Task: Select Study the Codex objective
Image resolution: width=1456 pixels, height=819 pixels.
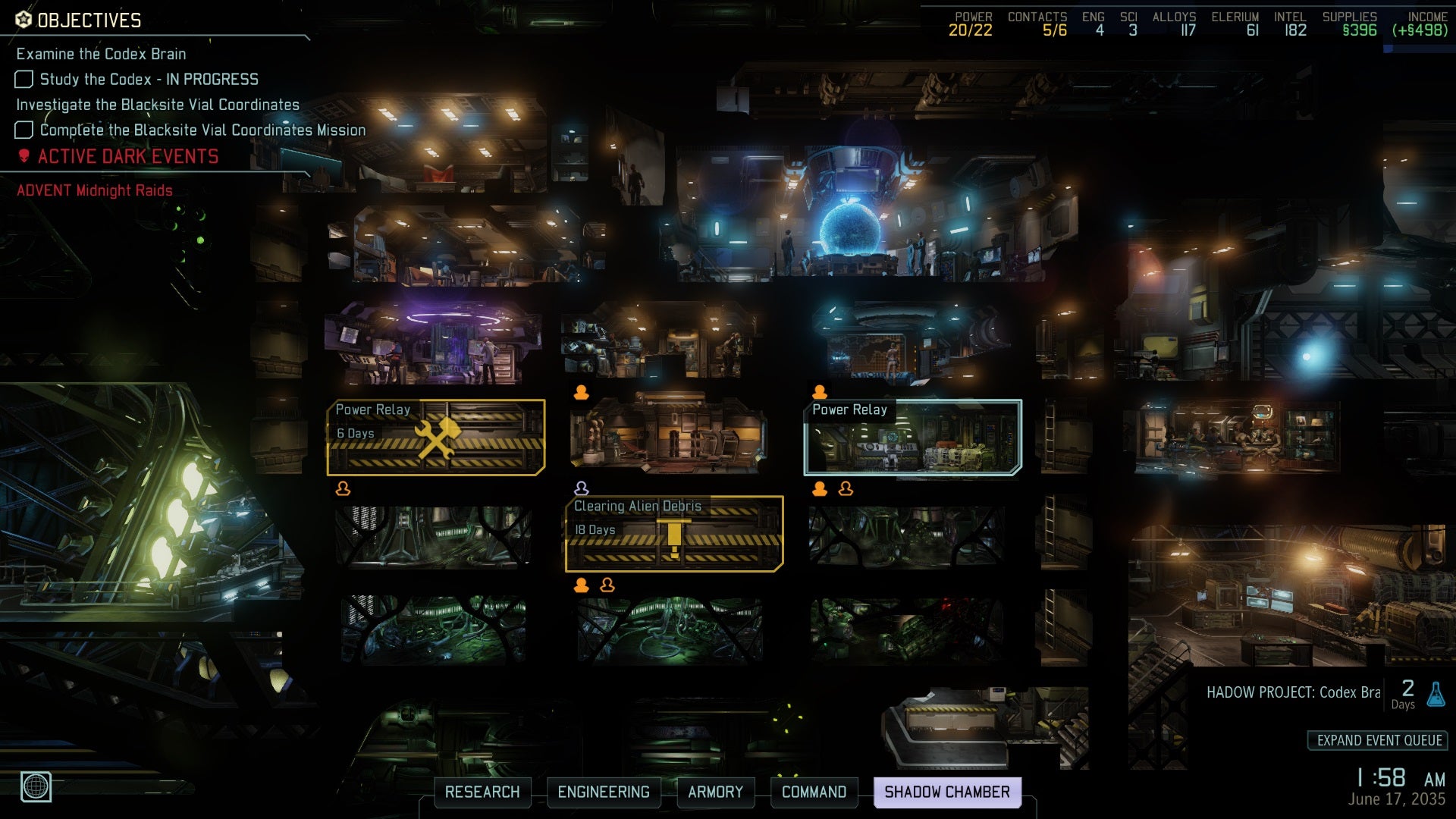Action: pyautogui.click(x=149, y=80)
